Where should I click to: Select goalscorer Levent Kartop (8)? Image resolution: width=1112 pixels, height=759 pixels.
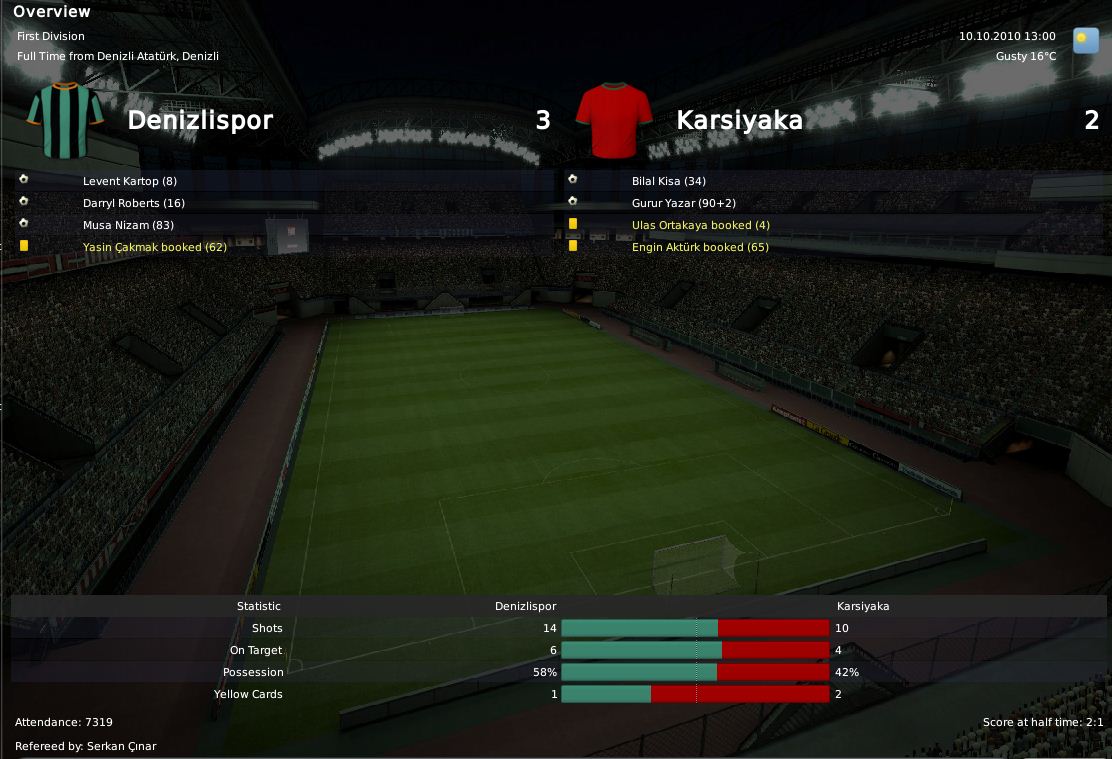(x=130, y=181)
